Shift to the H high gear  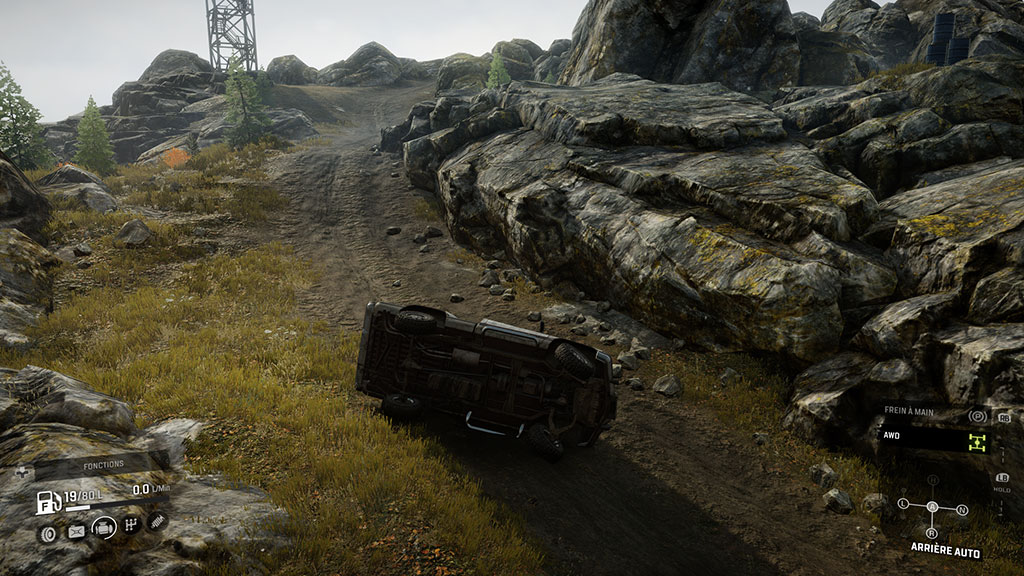pyautogui.click(x=932, y=480)
